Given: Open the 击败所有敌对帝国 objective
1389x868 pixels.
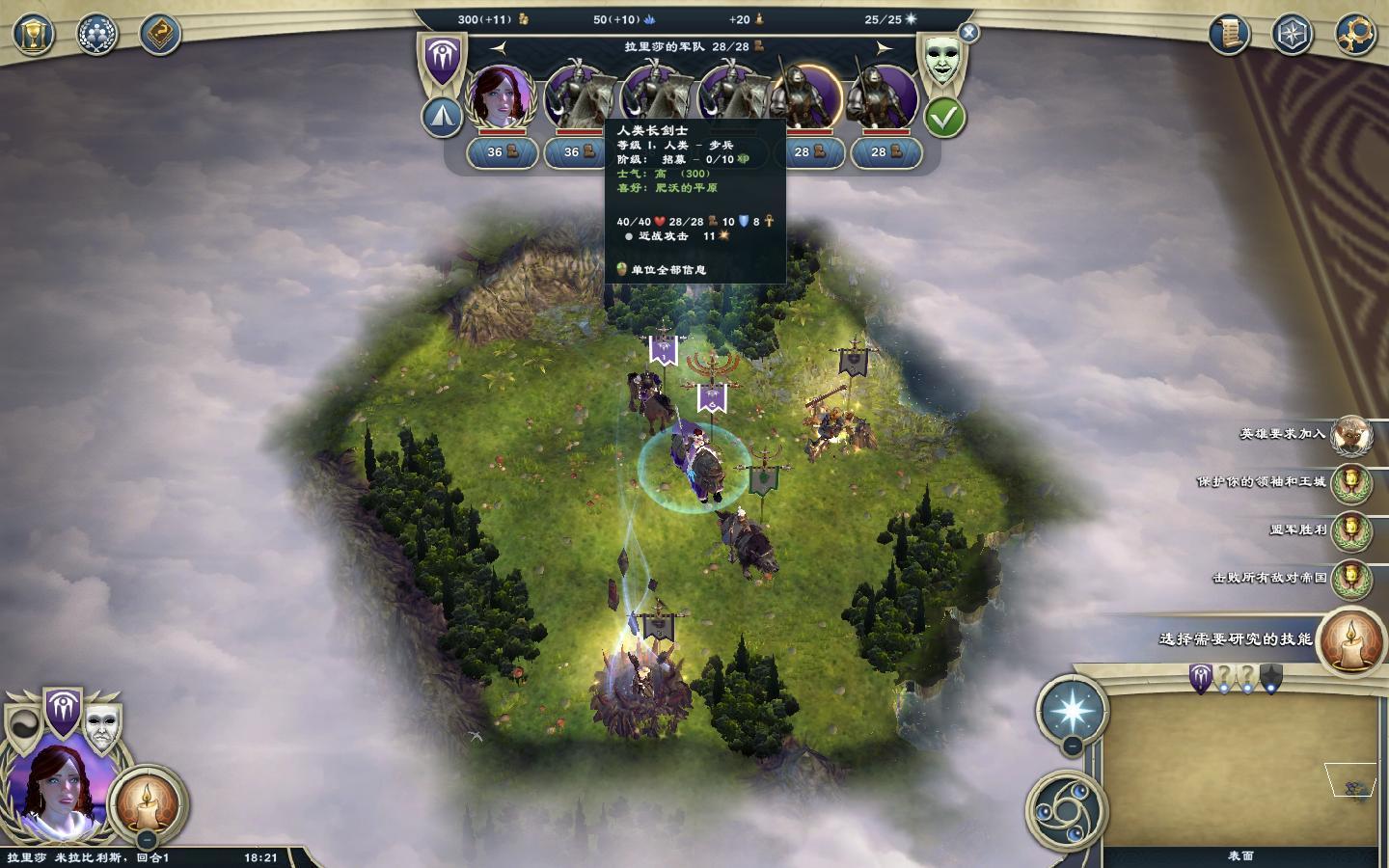Looking at the screenshot, I should [1351, 578].
